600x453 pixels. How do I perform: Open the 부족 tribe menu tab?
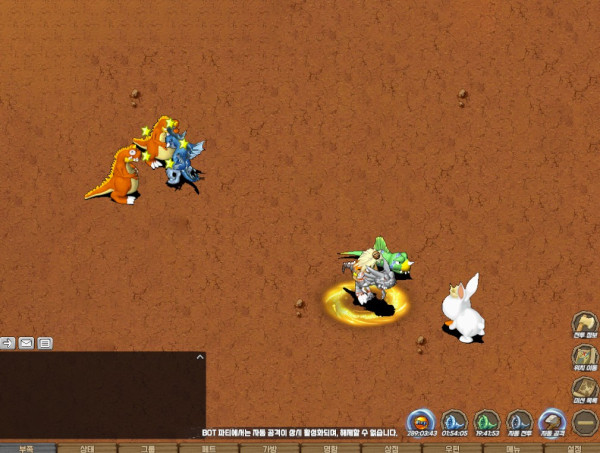tap(26, 448)
